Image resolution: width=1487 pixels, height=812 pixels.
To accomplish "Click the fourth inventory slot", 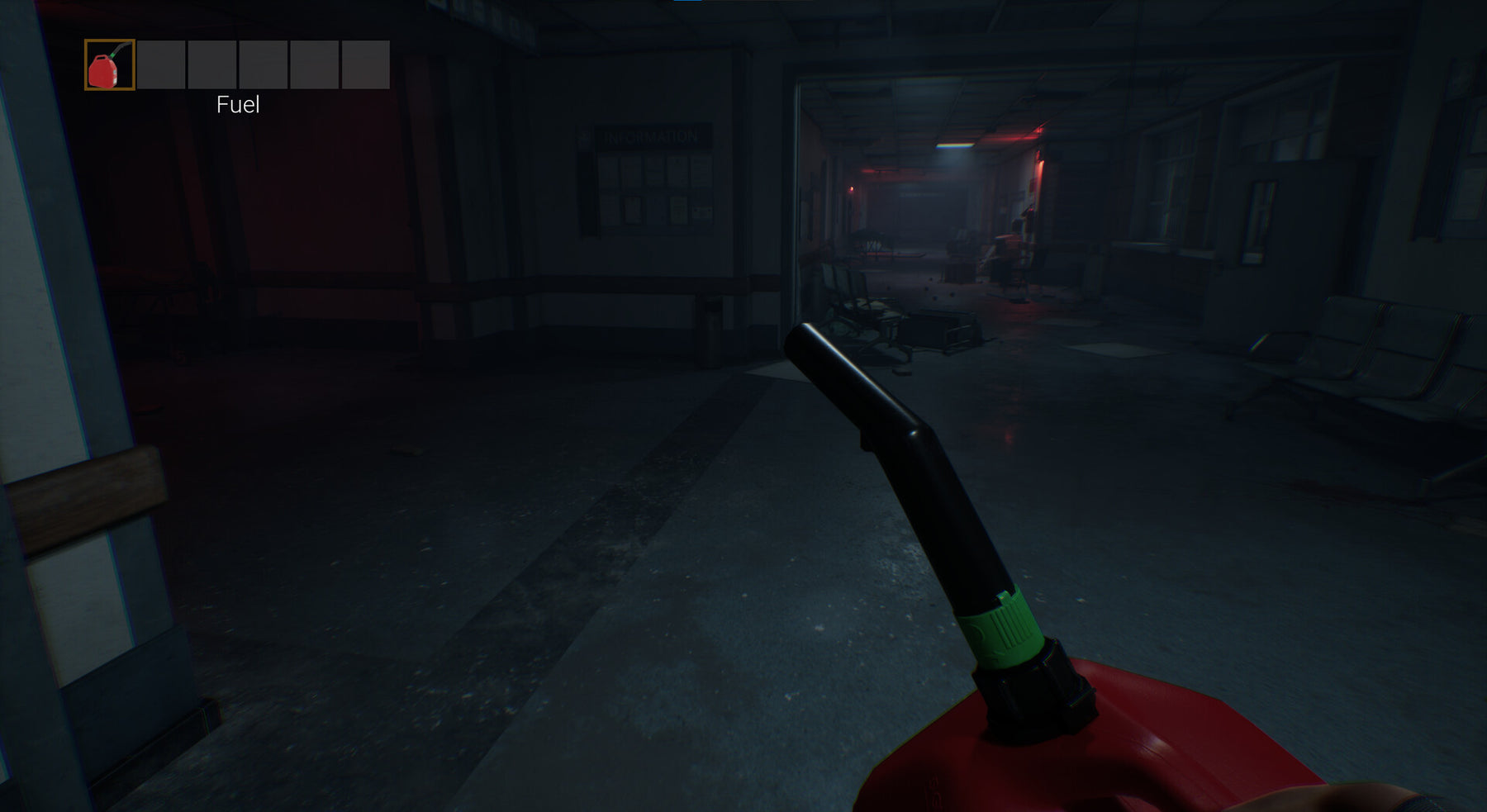I will (262, 64).
